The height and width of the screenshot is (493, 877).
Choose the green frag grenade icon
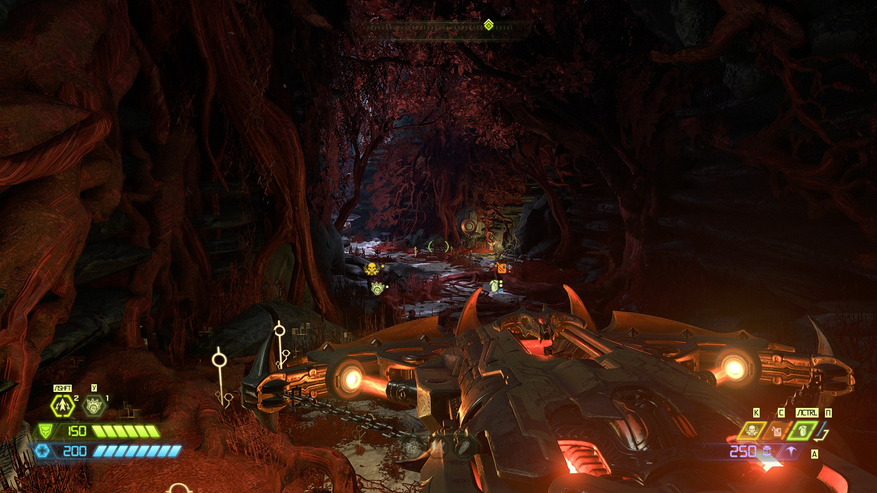pos(803,431)
